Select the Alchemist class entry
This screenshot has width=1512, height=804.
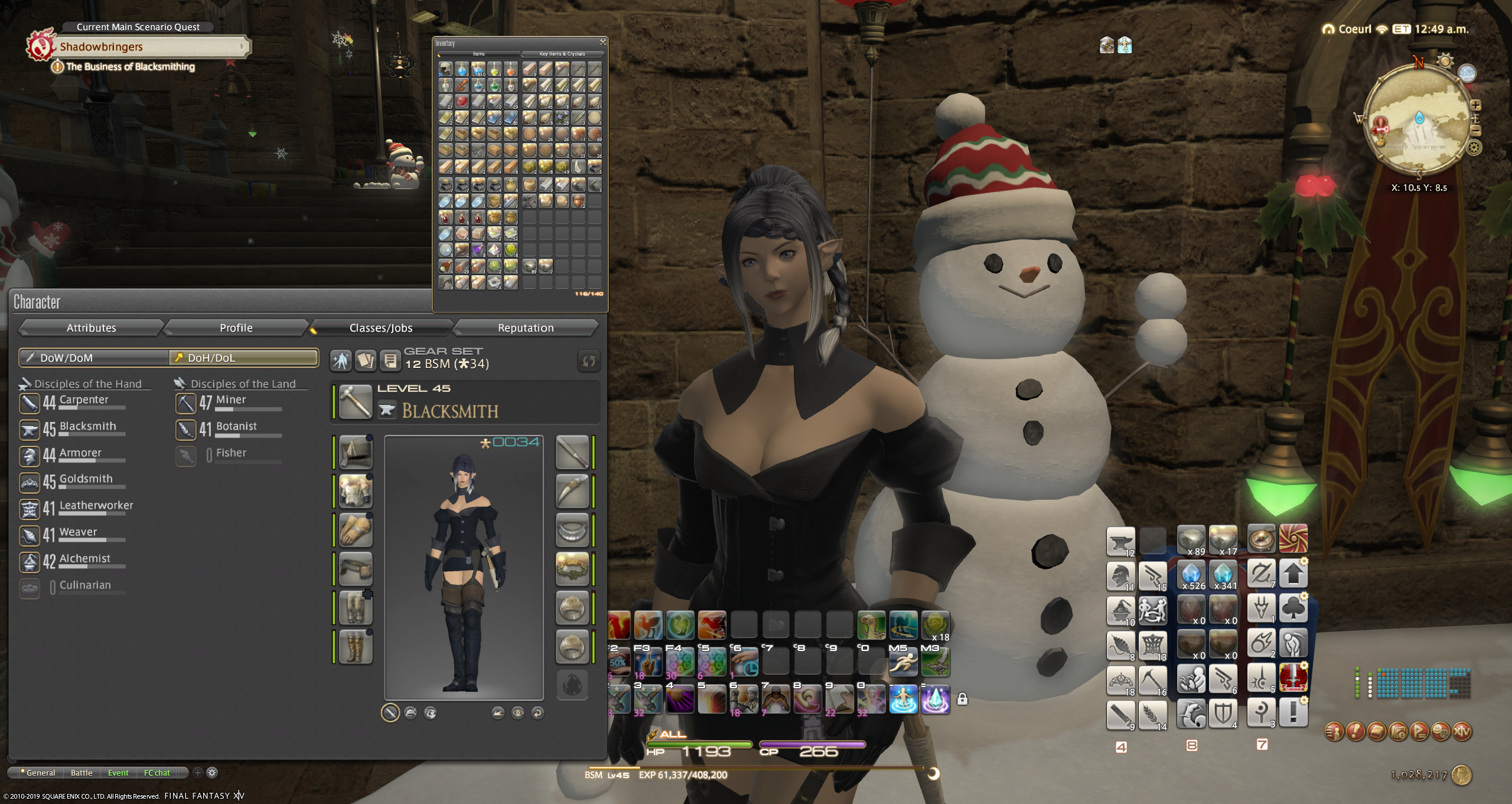84,560
